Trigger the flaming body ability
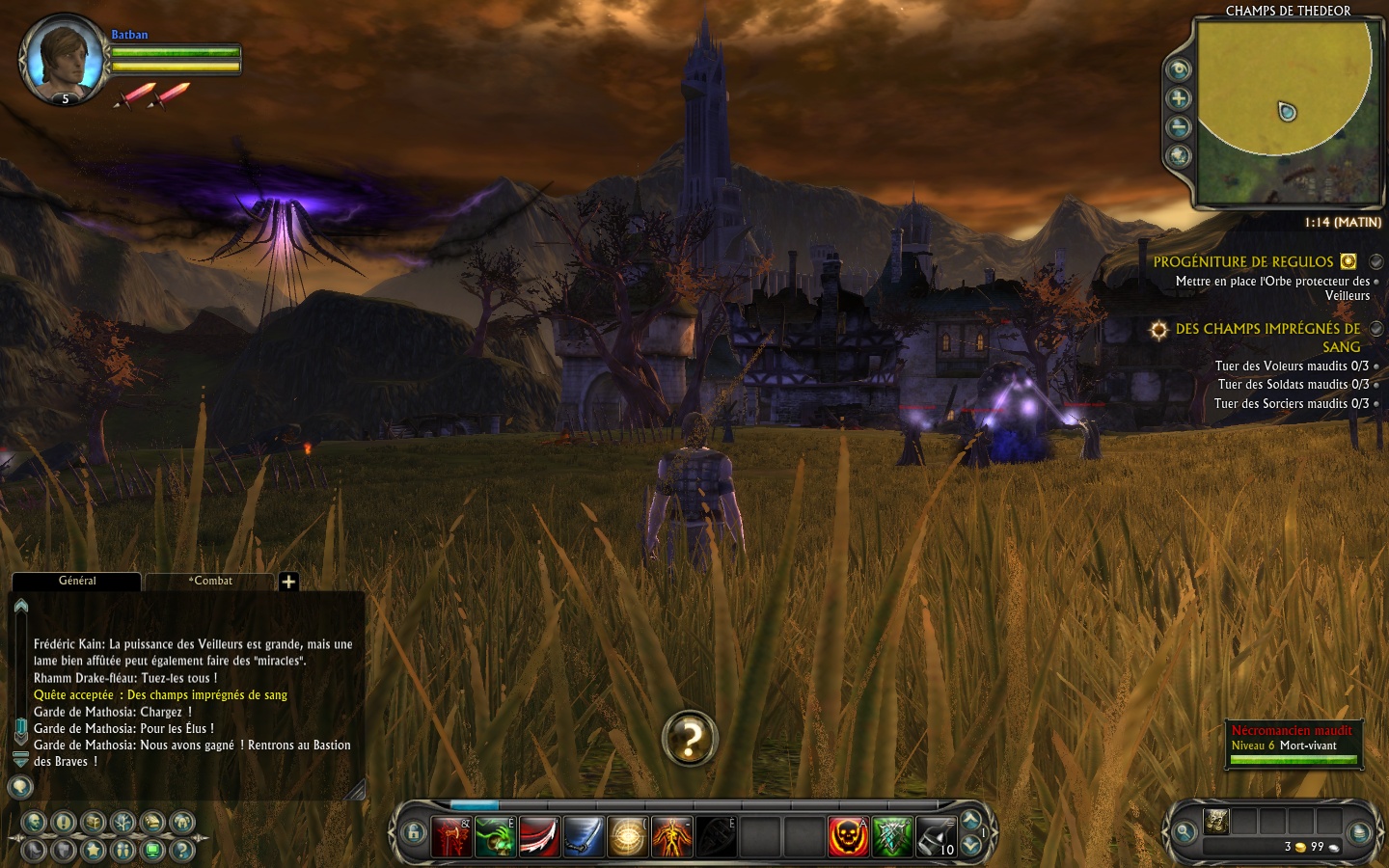Image resolution: width=1389 pixels, height=868 pixels. coord(671,837)
